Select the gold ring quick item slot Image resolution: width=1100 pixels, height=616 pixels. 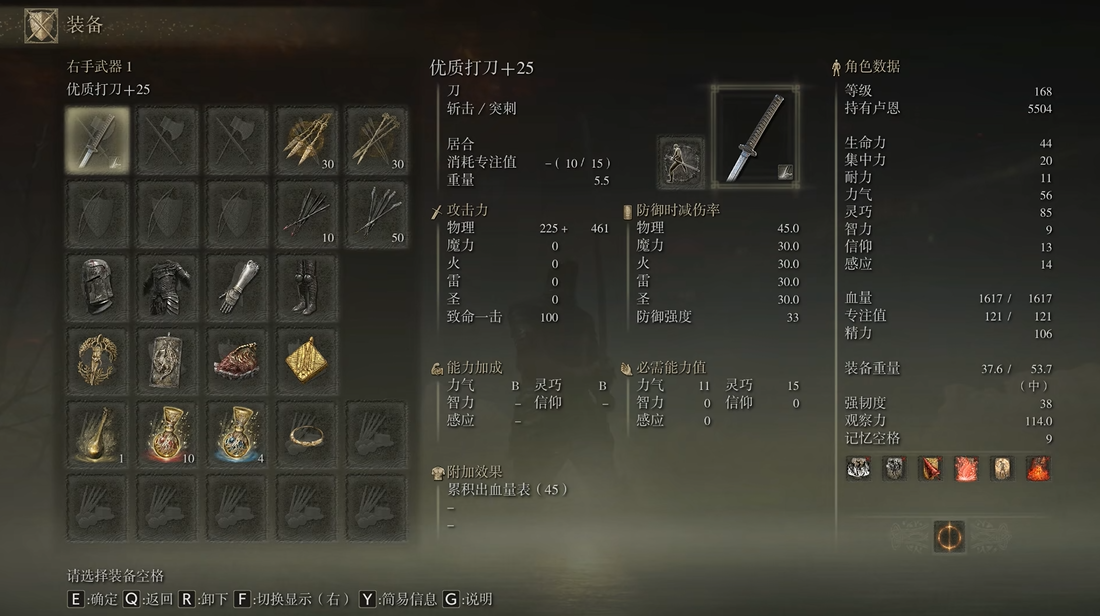click(307, 435)
